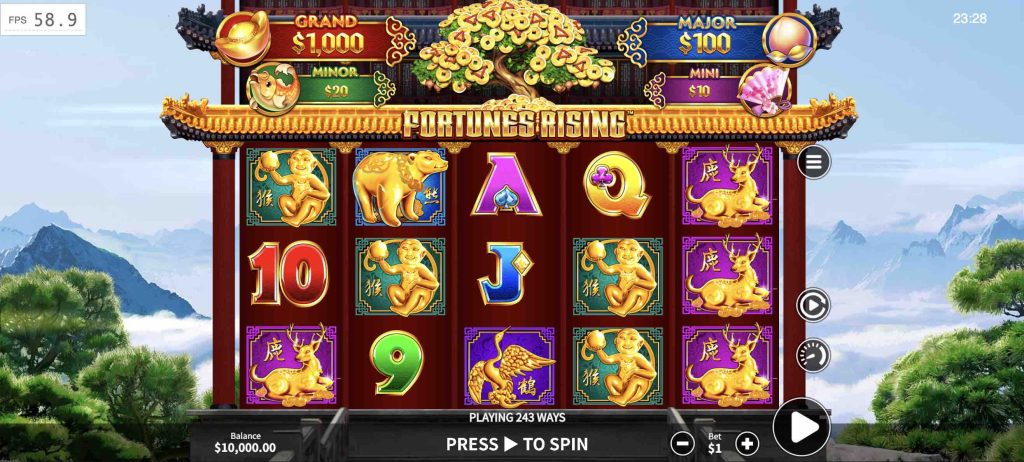Image resolution: width=1024 pixels, height=462 pixels.
Task: Open the hamburger menu
Action: pos(813,162)
